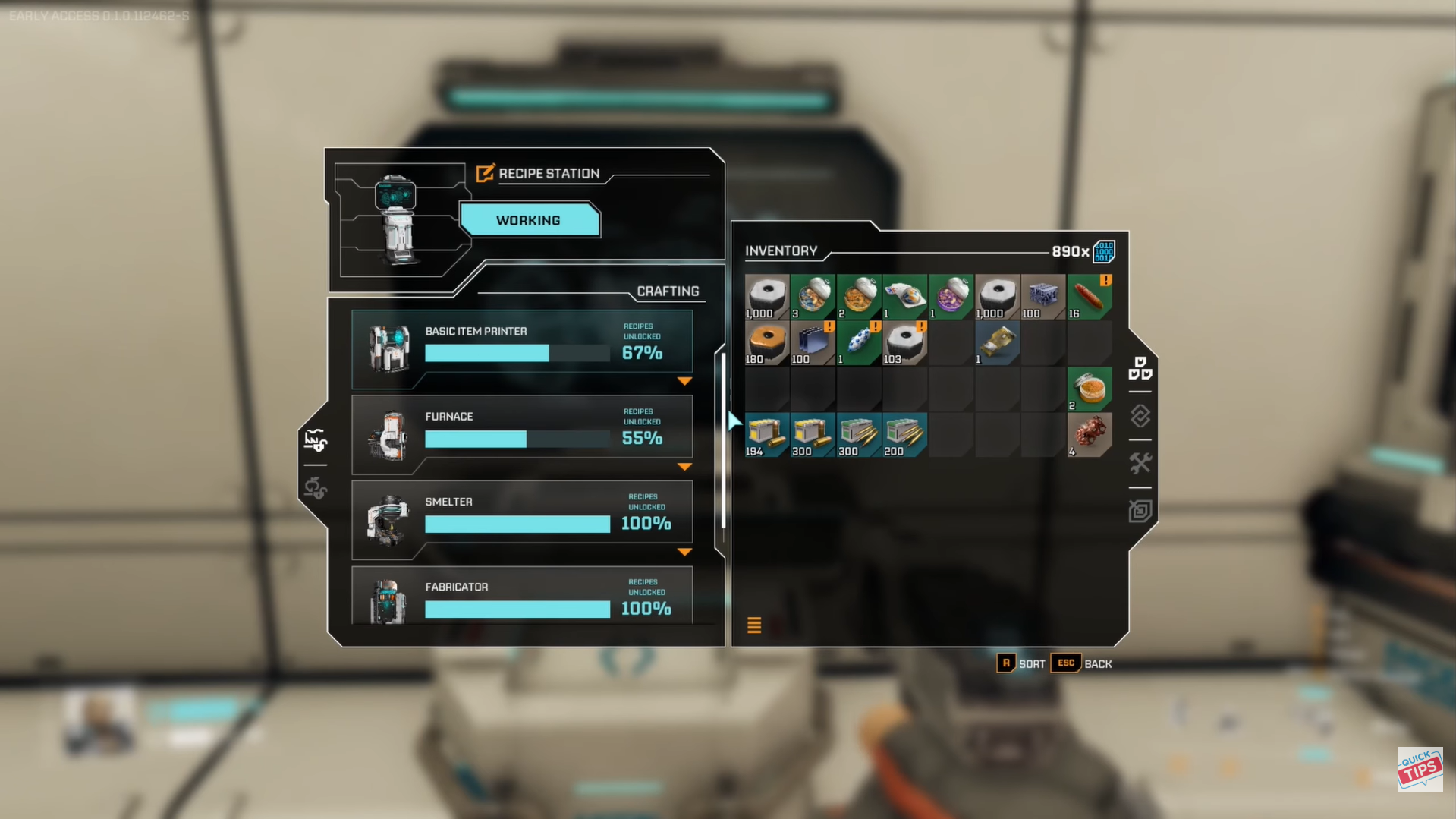Select the blue spotted egg item

tap(858, 343)
